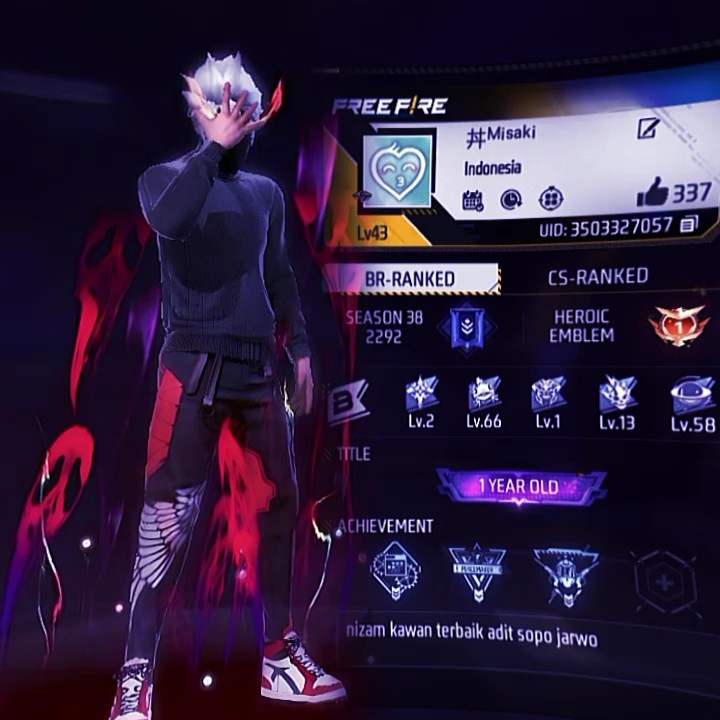Viewport: 720px width, 720px height.
Task: Inspect the crossed-guns helmet achievement badge
Action: point(565,575)
